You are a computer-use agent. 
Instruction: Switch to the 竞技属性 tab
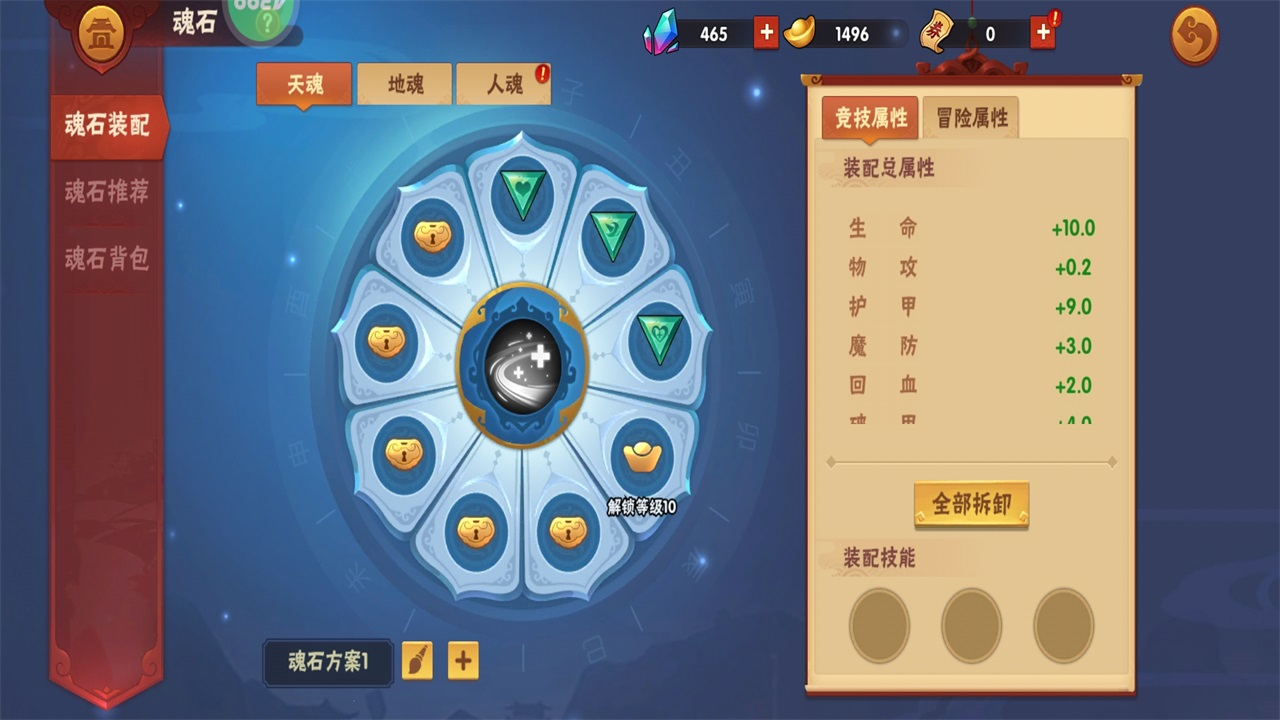tap(870, 118)
